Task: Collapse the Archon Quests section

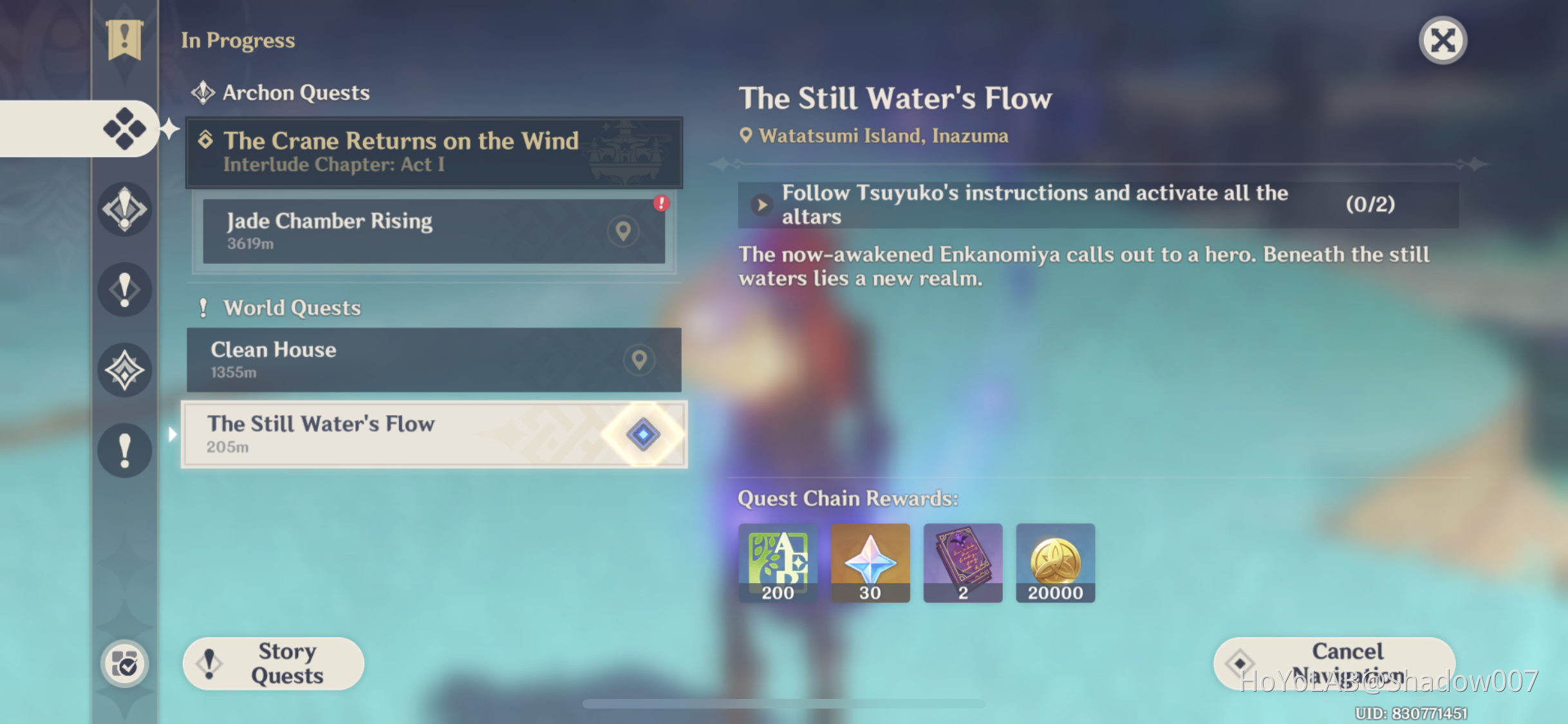Action: pyautogui.click(x=295, y=92)
